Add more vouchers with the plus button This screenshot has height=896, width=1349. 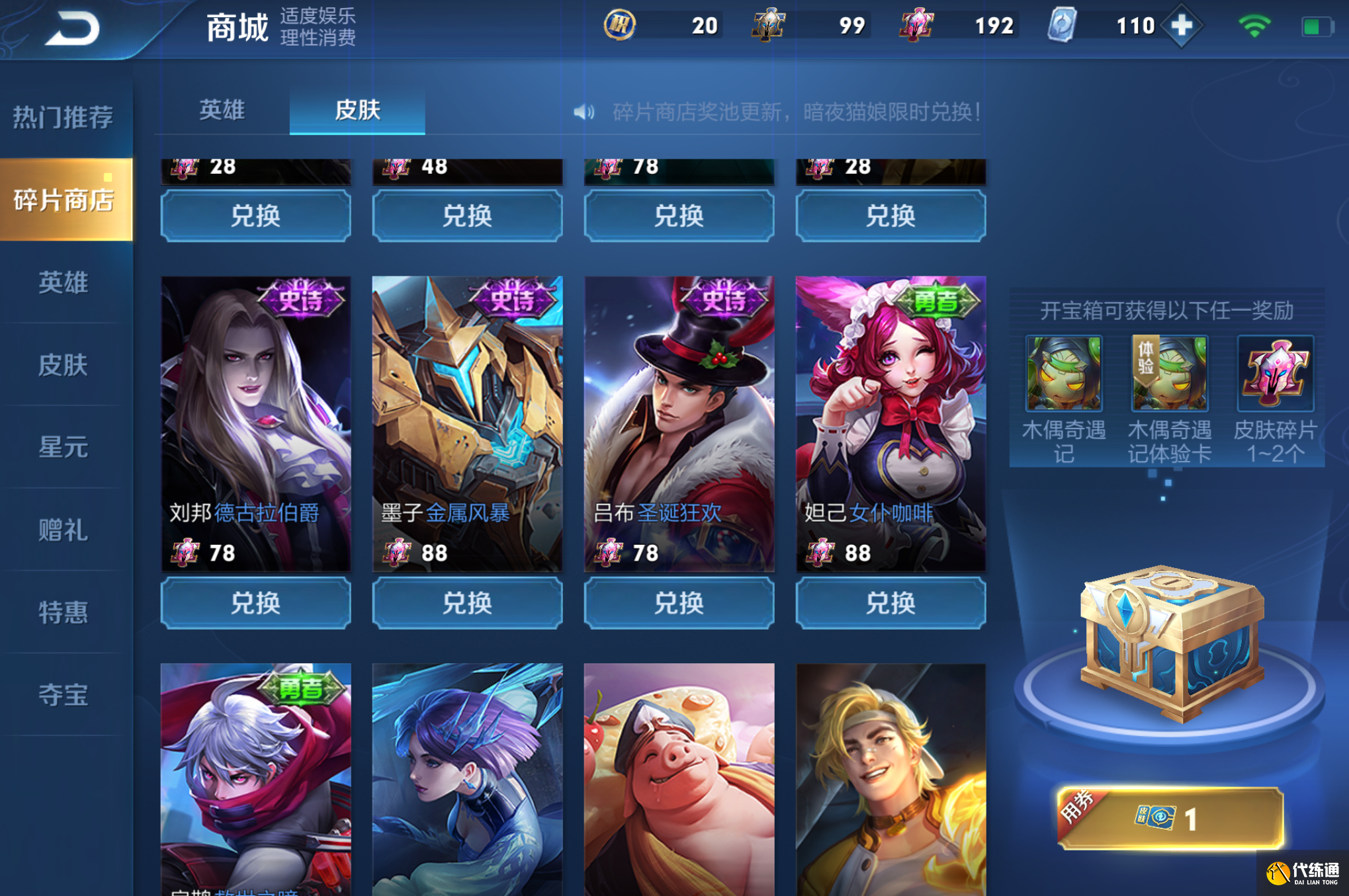[x=1182, y=26]
